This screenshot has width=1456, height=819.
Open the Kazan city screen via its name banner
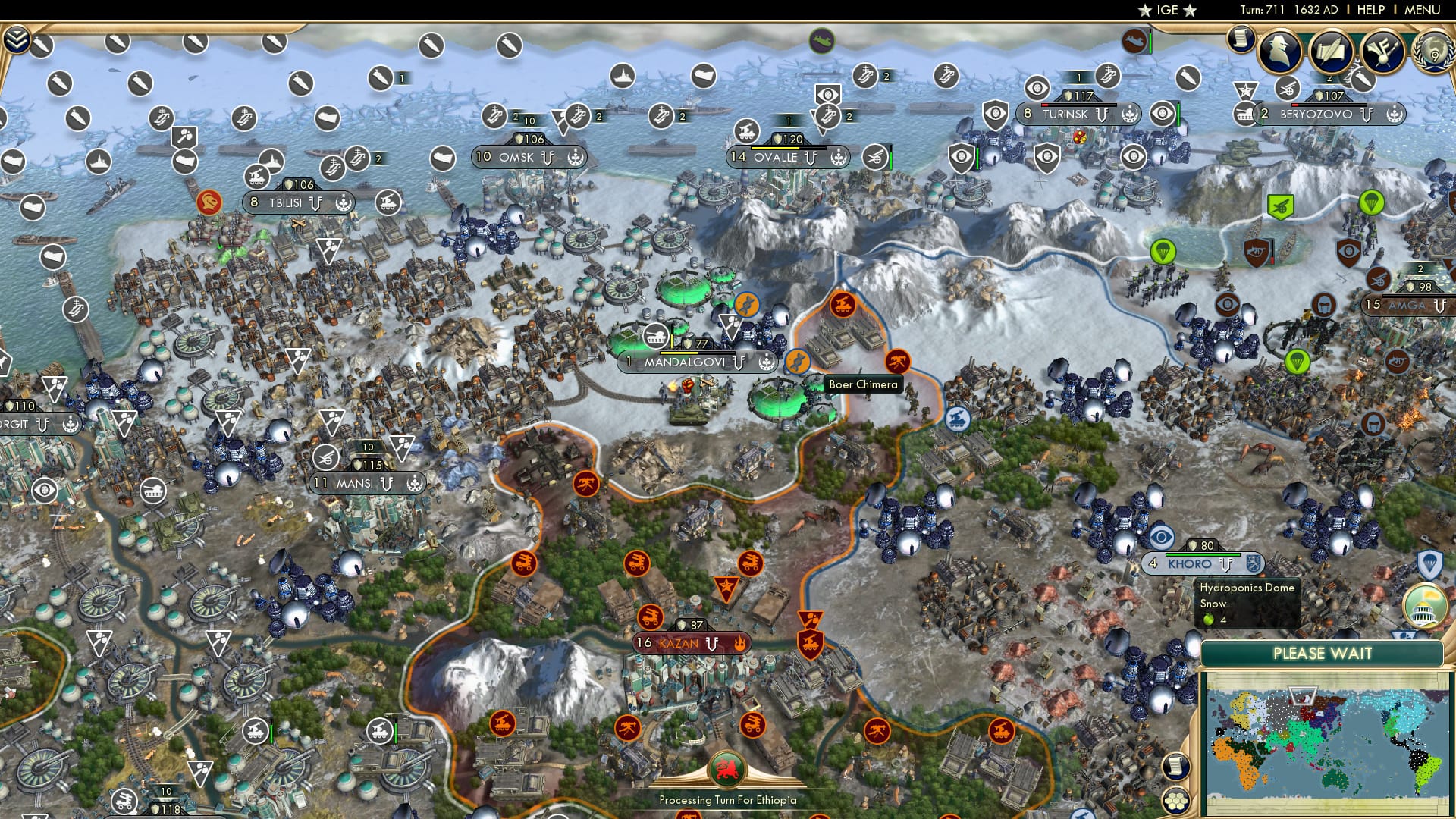(681, 642)
